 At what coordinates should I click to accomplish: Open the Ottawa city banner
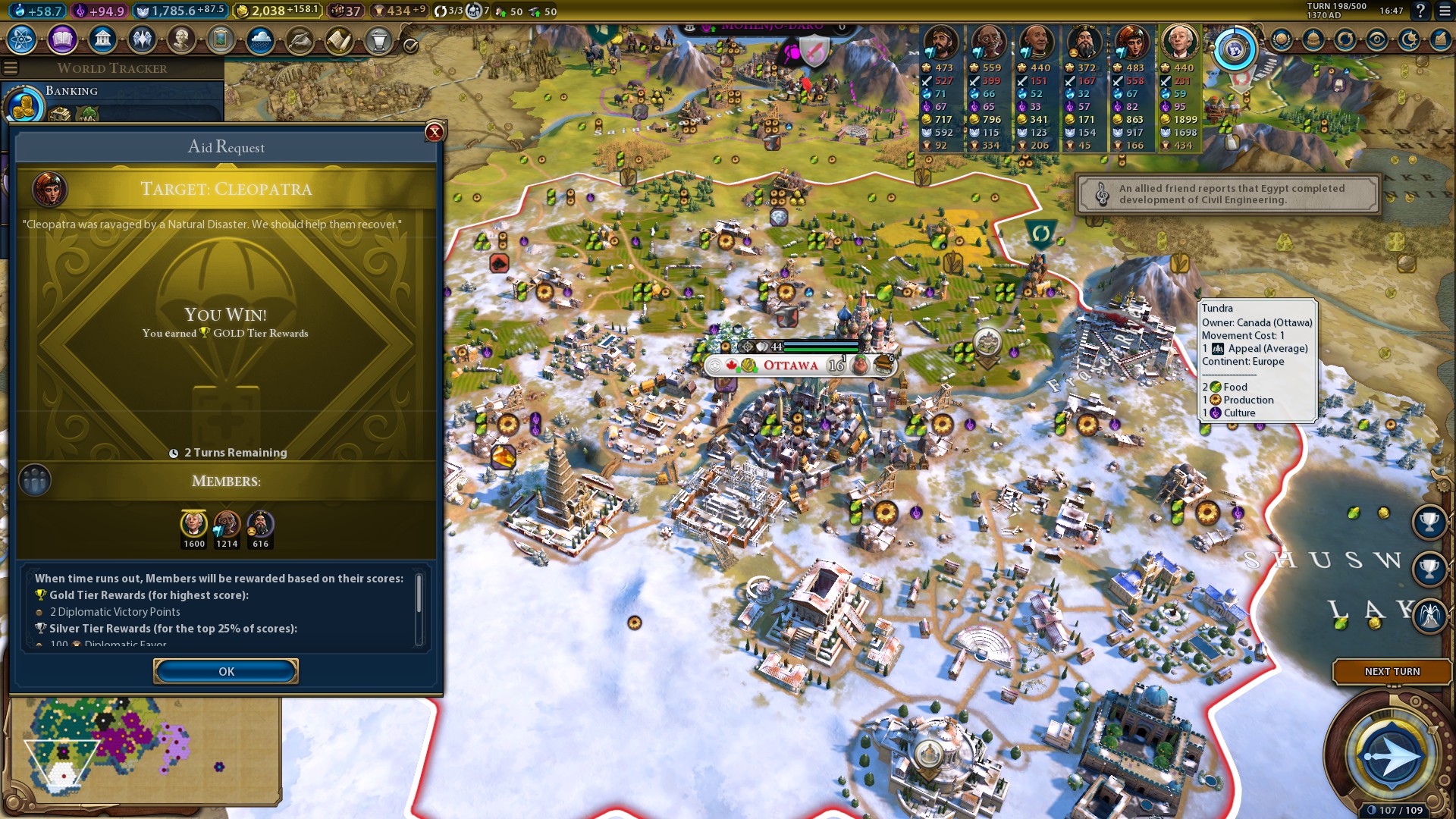790,366
